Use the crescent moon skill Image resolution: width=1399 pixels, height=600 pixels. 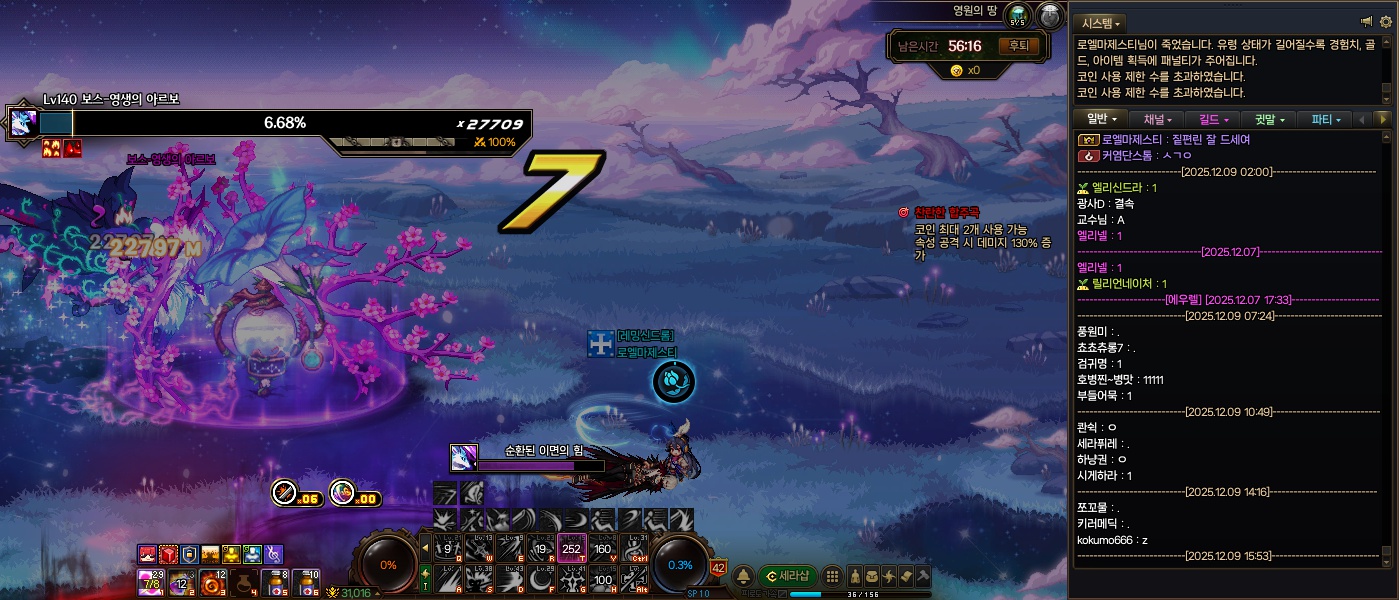point(542,578)
